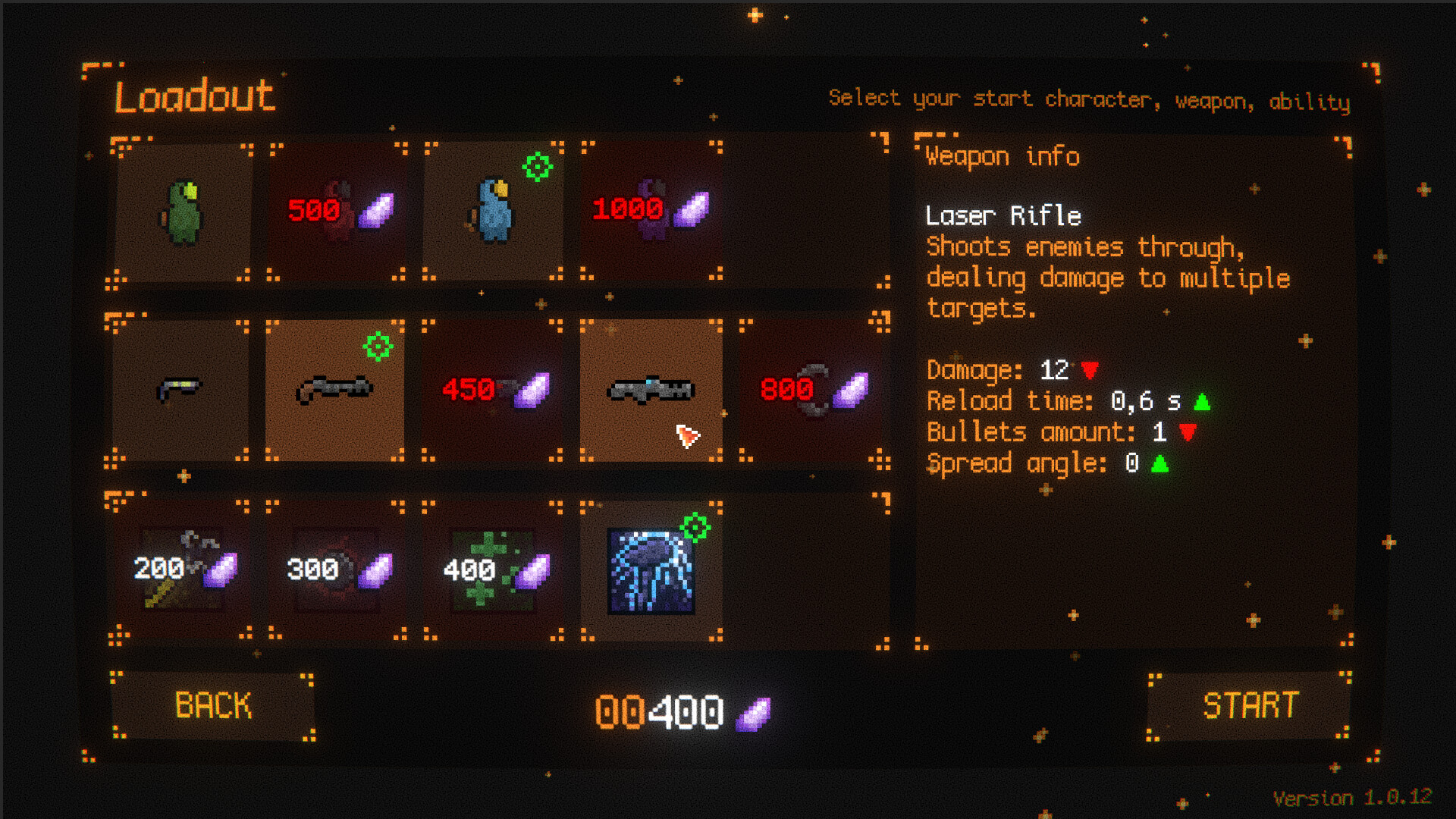The image size is (1456, 819).
Task: Select the equipped lightning storm ability
Action: pos(651,566)
